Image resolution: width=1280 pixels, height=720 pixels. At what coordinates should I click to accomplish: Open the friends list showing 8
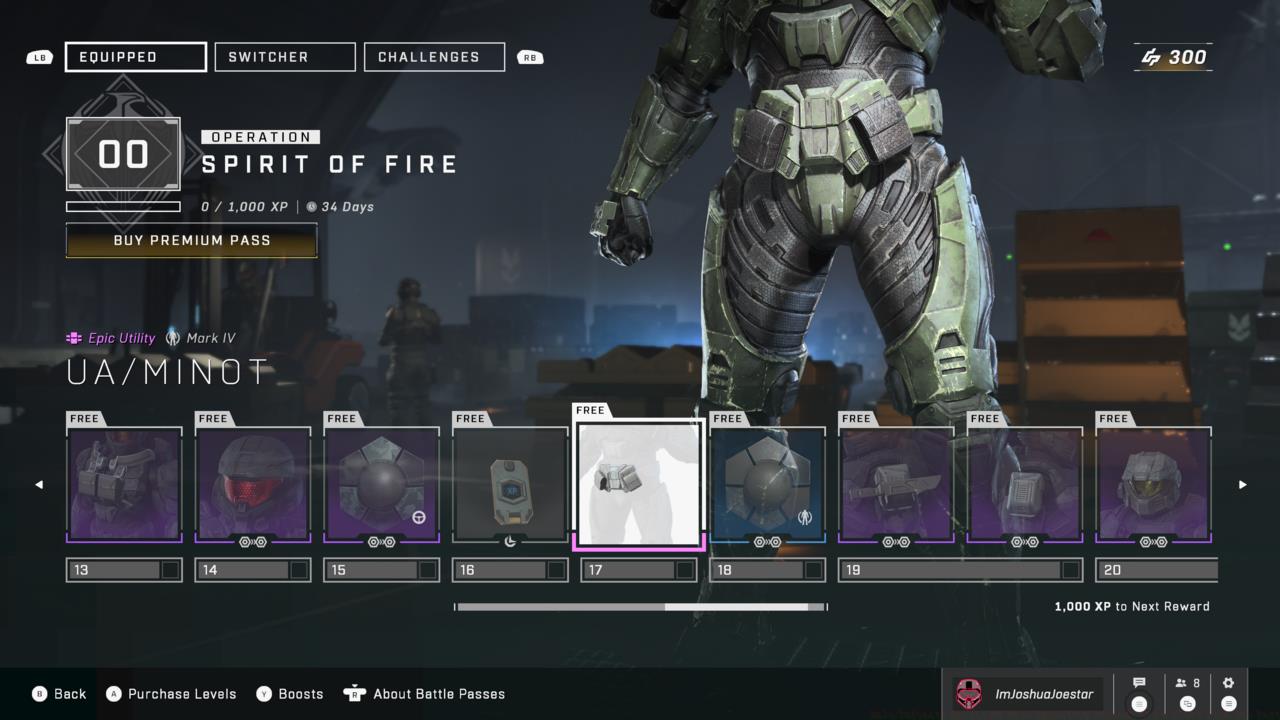1188,693
